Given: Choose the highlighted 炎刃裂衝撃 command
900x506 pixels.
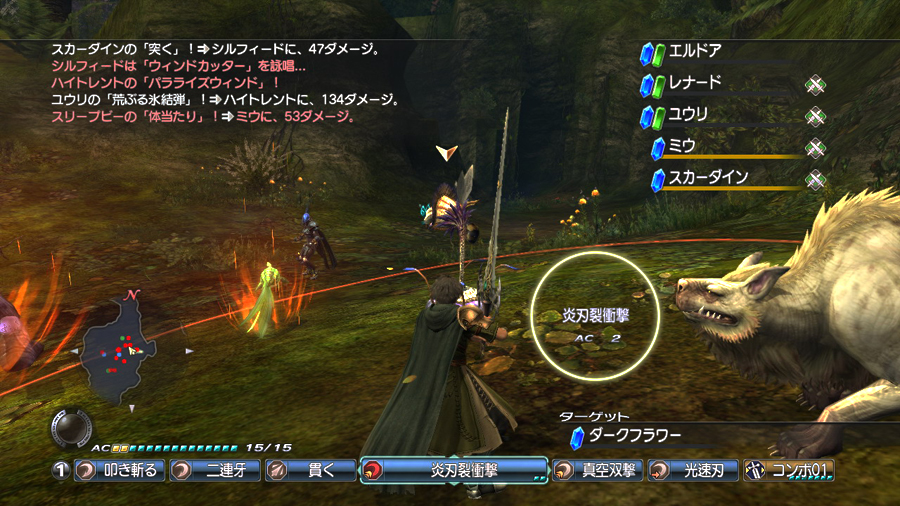Looking at the screenshot, I should [454, 470].
